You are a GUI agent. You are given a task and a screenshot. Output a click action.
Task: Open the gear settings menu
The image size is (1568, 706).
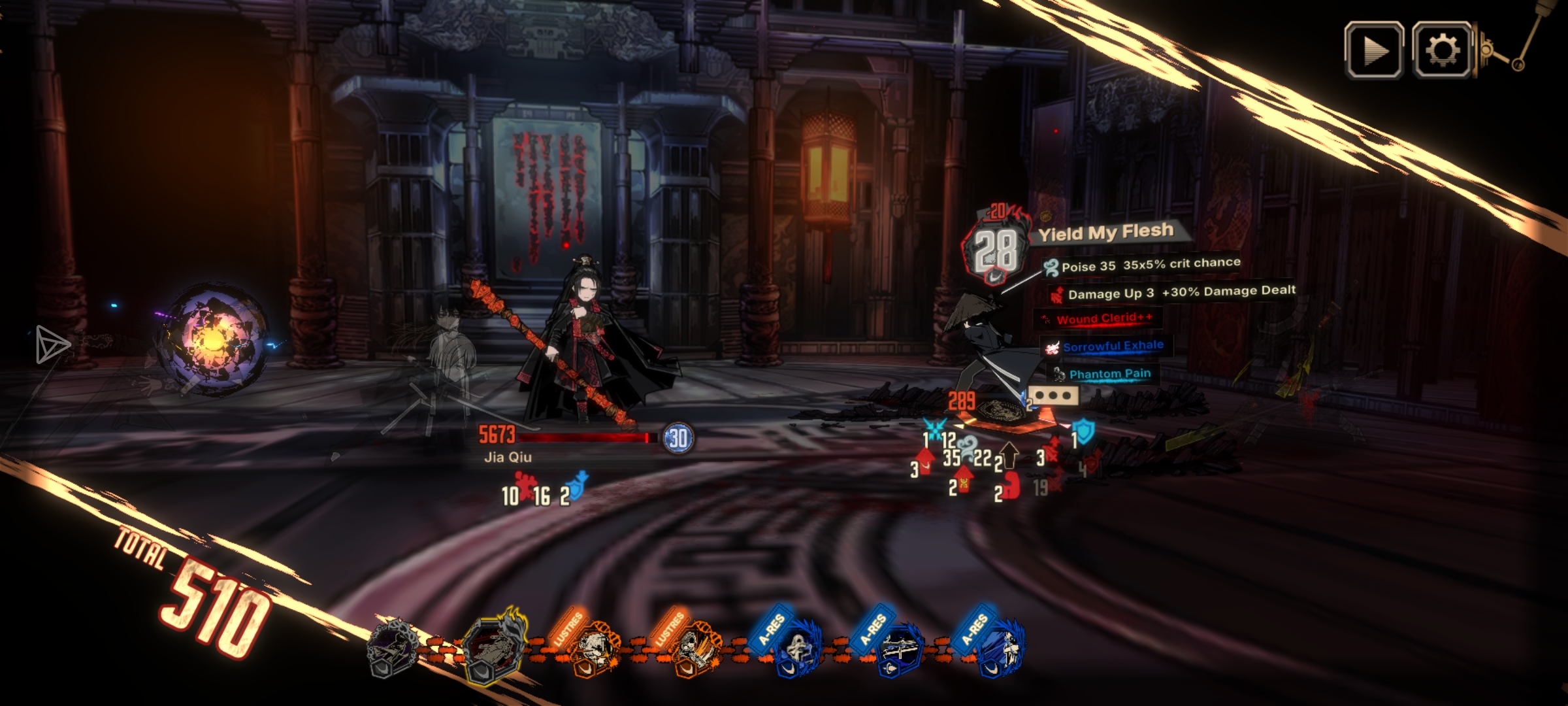(1442, 50)
